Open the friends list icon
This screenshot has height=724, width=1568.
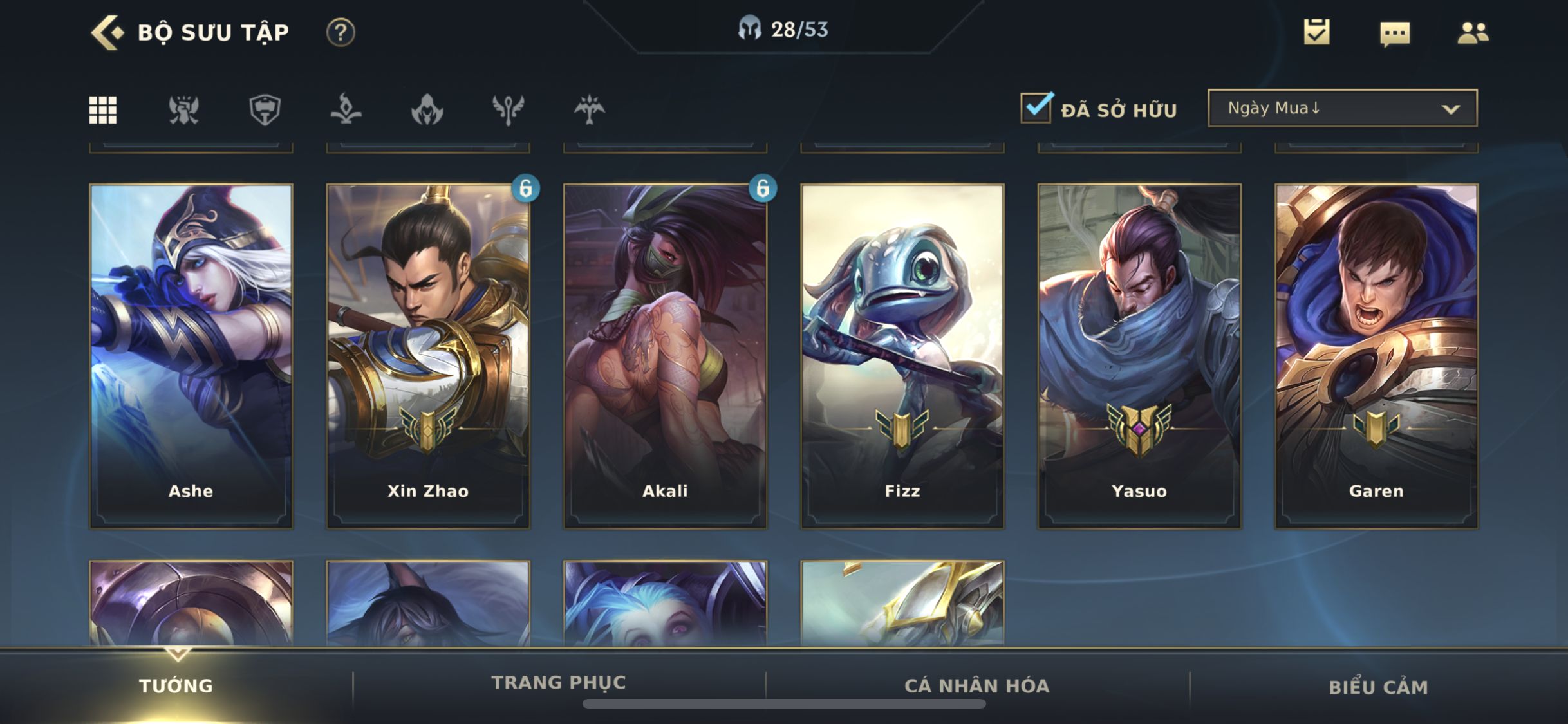pos(1473,32)
